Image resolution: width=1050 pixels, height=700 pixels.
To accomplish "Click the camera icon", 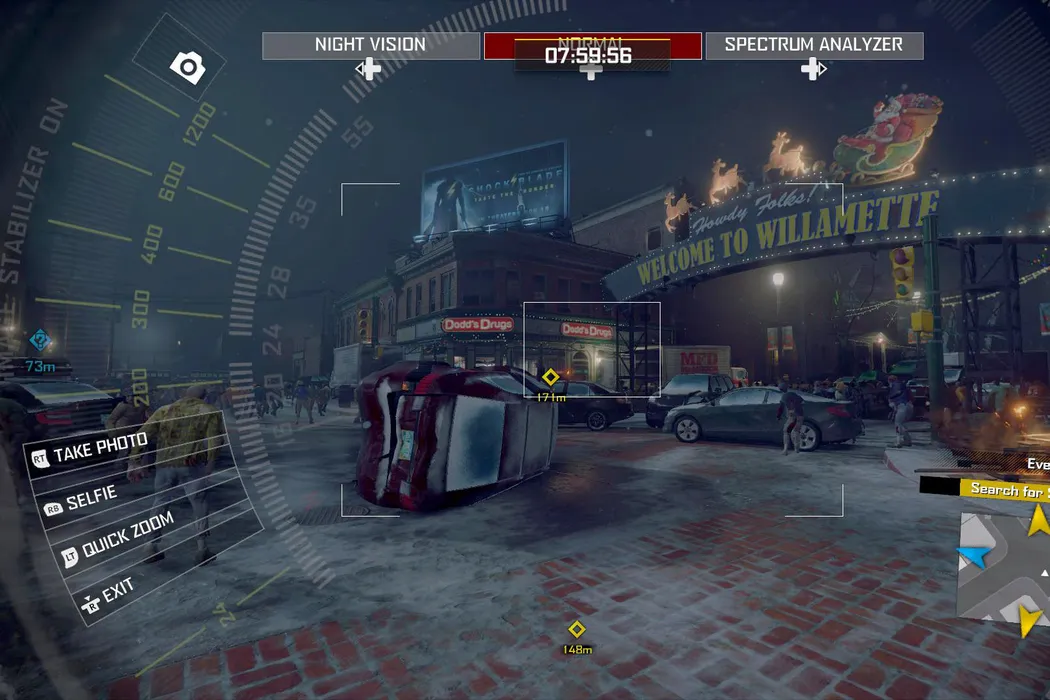I will coord(187,67).
